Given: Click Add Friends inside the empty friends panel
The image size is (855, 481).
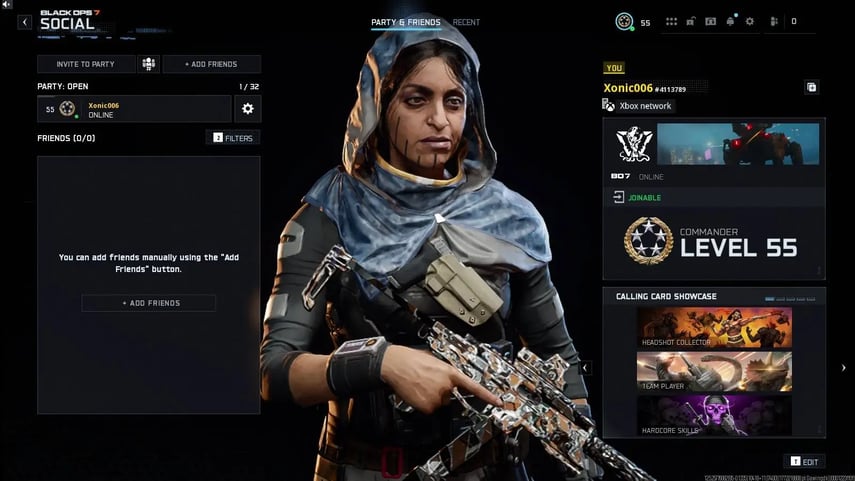Looking at the screenshot, I should point(148,303).
